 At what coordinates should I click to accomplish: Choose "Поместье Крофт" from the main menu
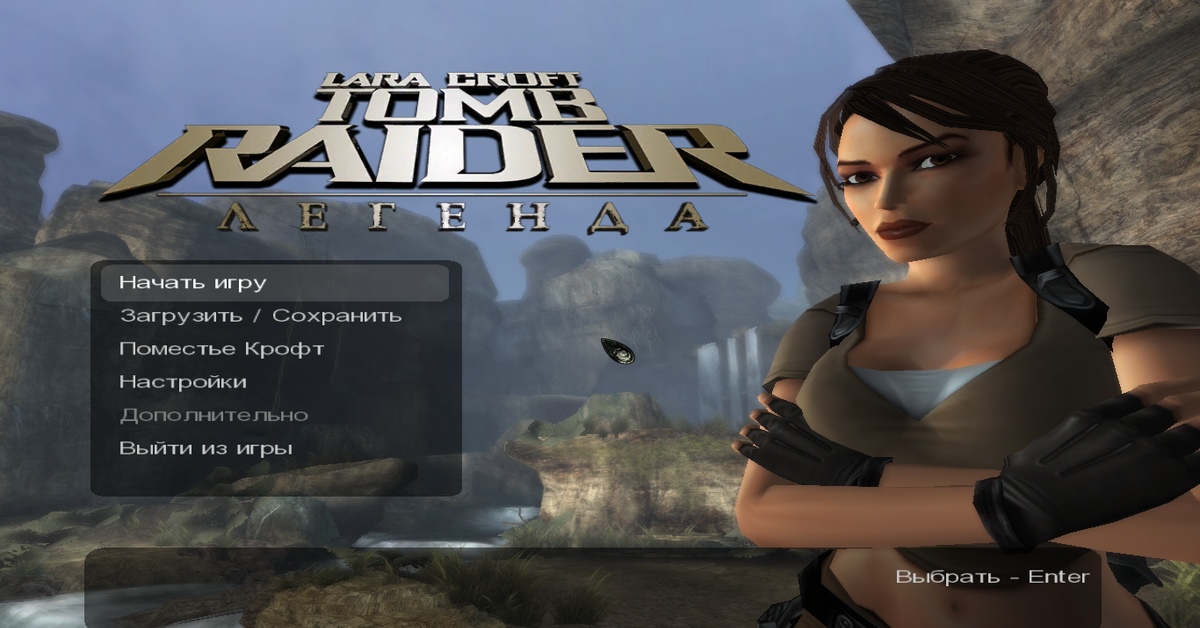[221, 349]
